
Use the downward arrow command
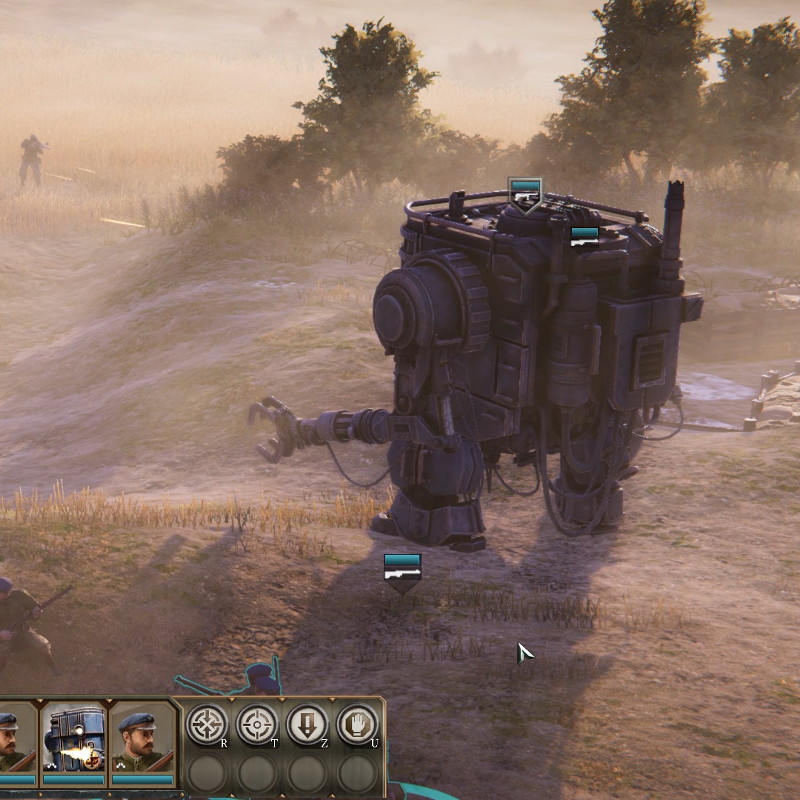(x=307, y=723)
